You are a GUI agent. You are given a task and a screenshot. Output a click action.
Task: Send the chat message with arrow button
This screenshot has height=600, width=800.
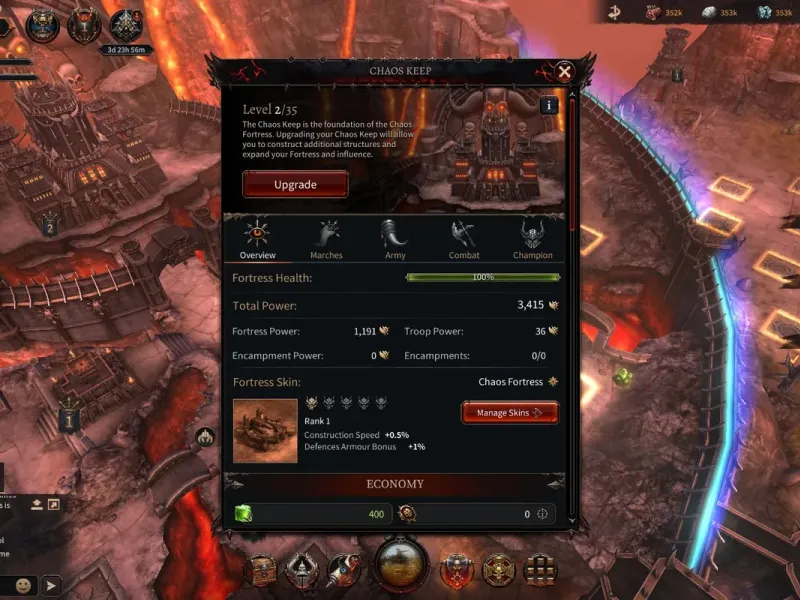click(x=51, y=585)
